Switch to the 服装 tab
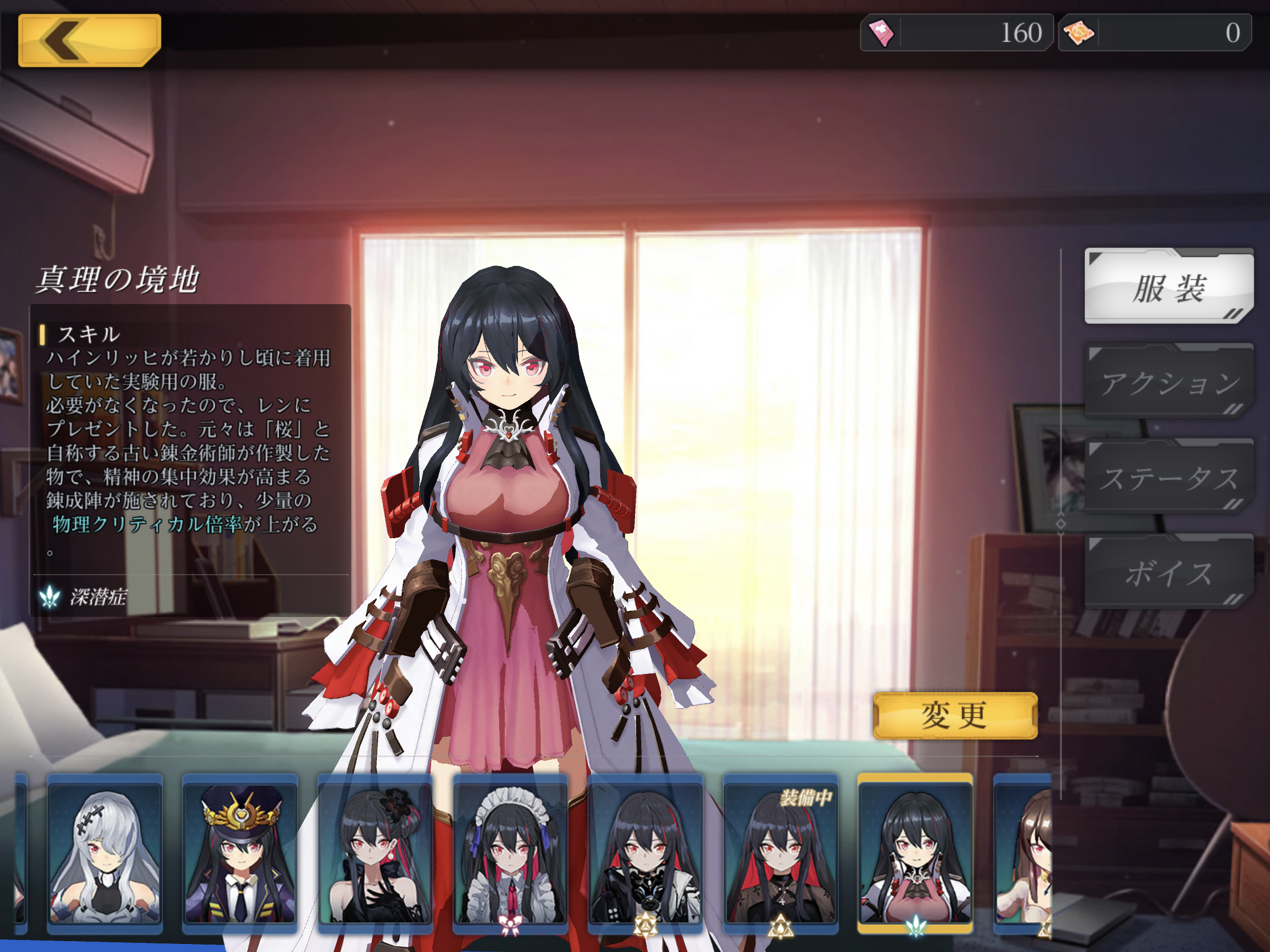The width and height of the screenshot is (1270, 952). point(1168,287)
